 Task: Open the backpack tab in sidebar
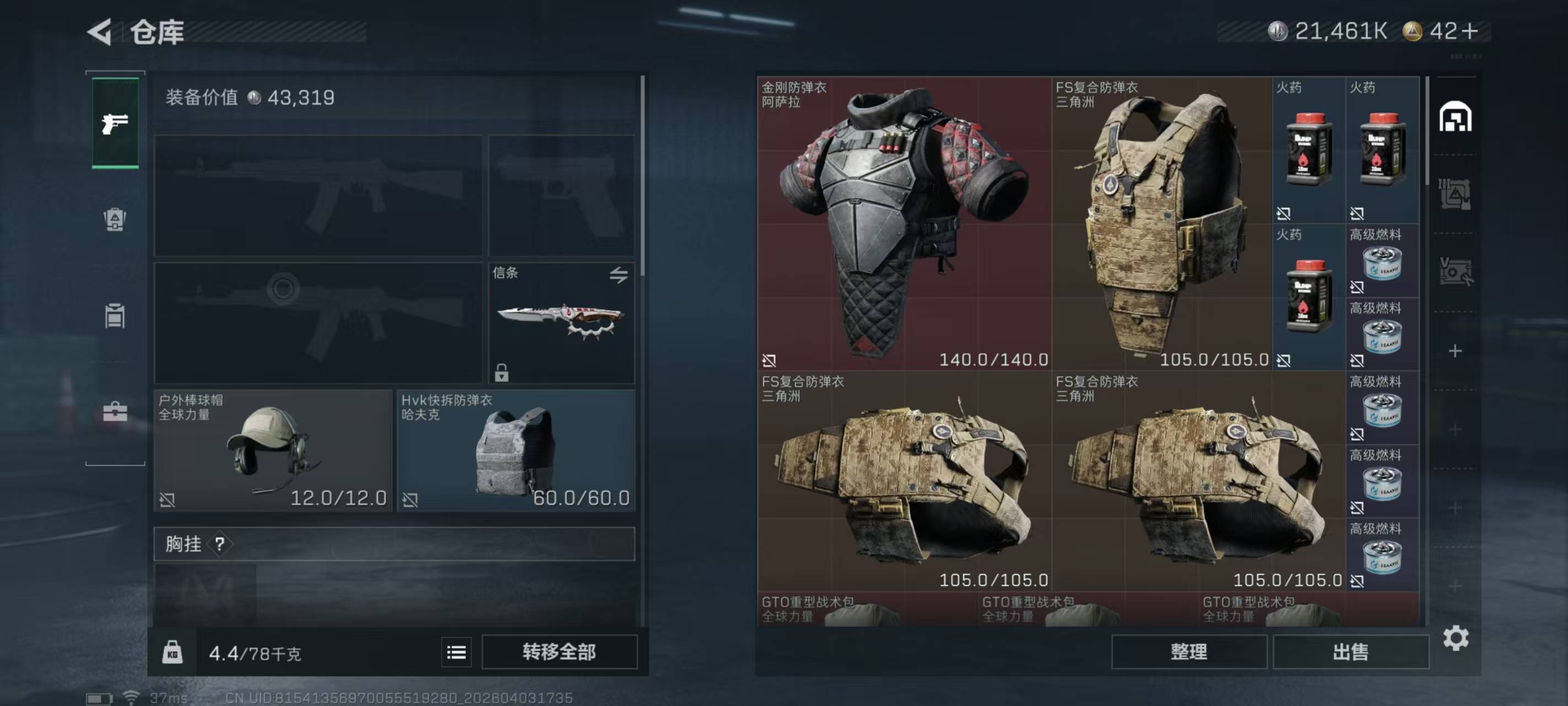[115, 220]
